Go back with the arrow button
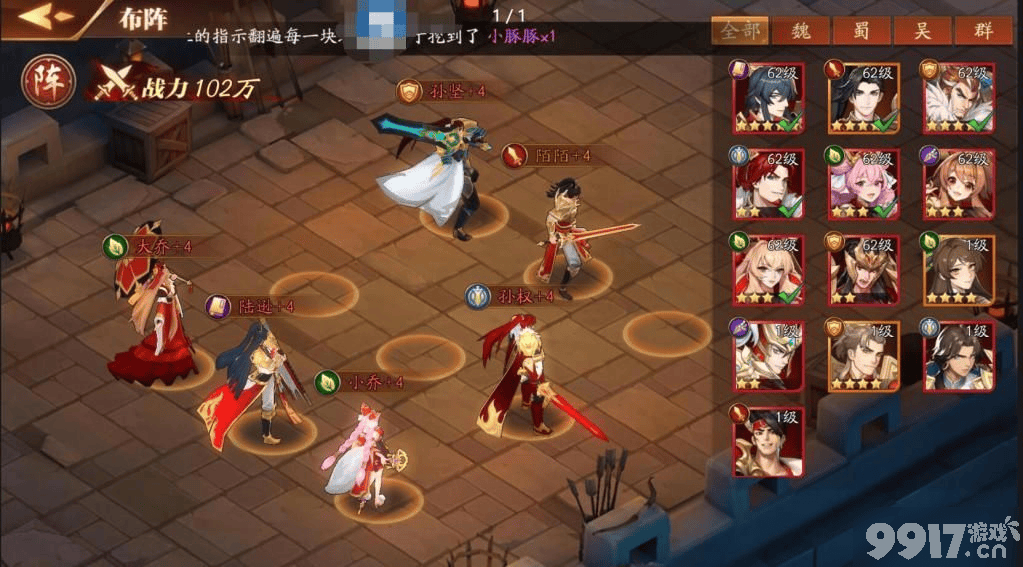Viewport: 1023px width, 567px height. pyautogui.click(x=47, y=17)
